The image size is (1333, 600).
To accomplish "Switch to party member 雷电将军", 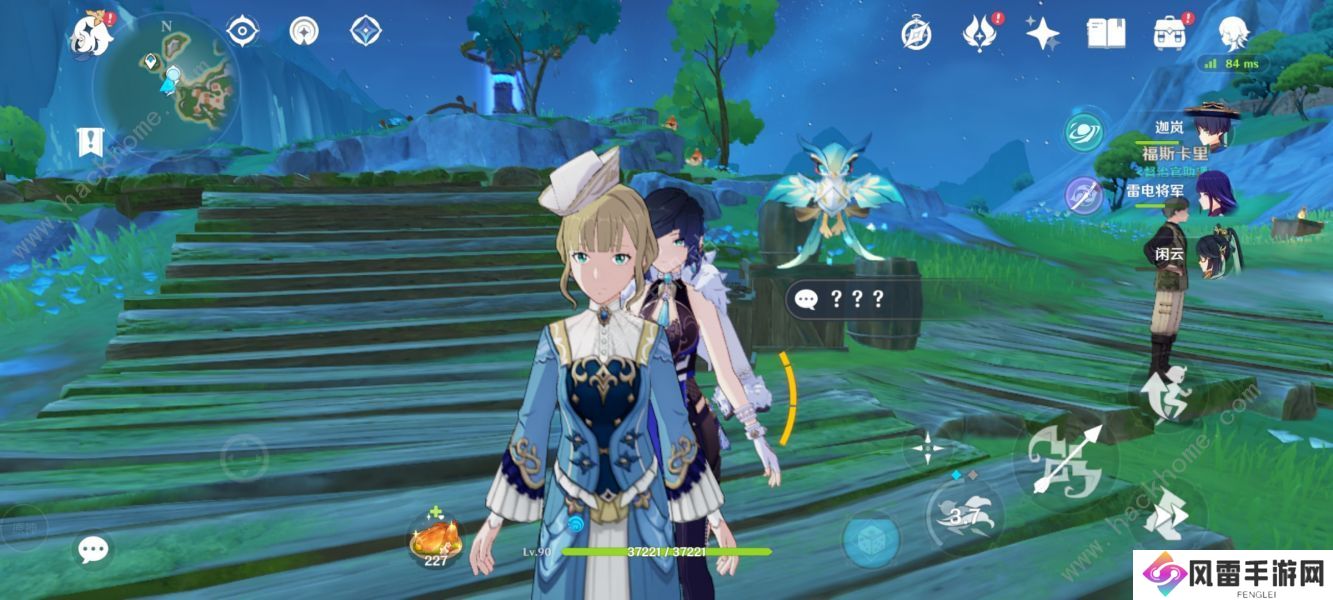I will (x=1214, y=190).
